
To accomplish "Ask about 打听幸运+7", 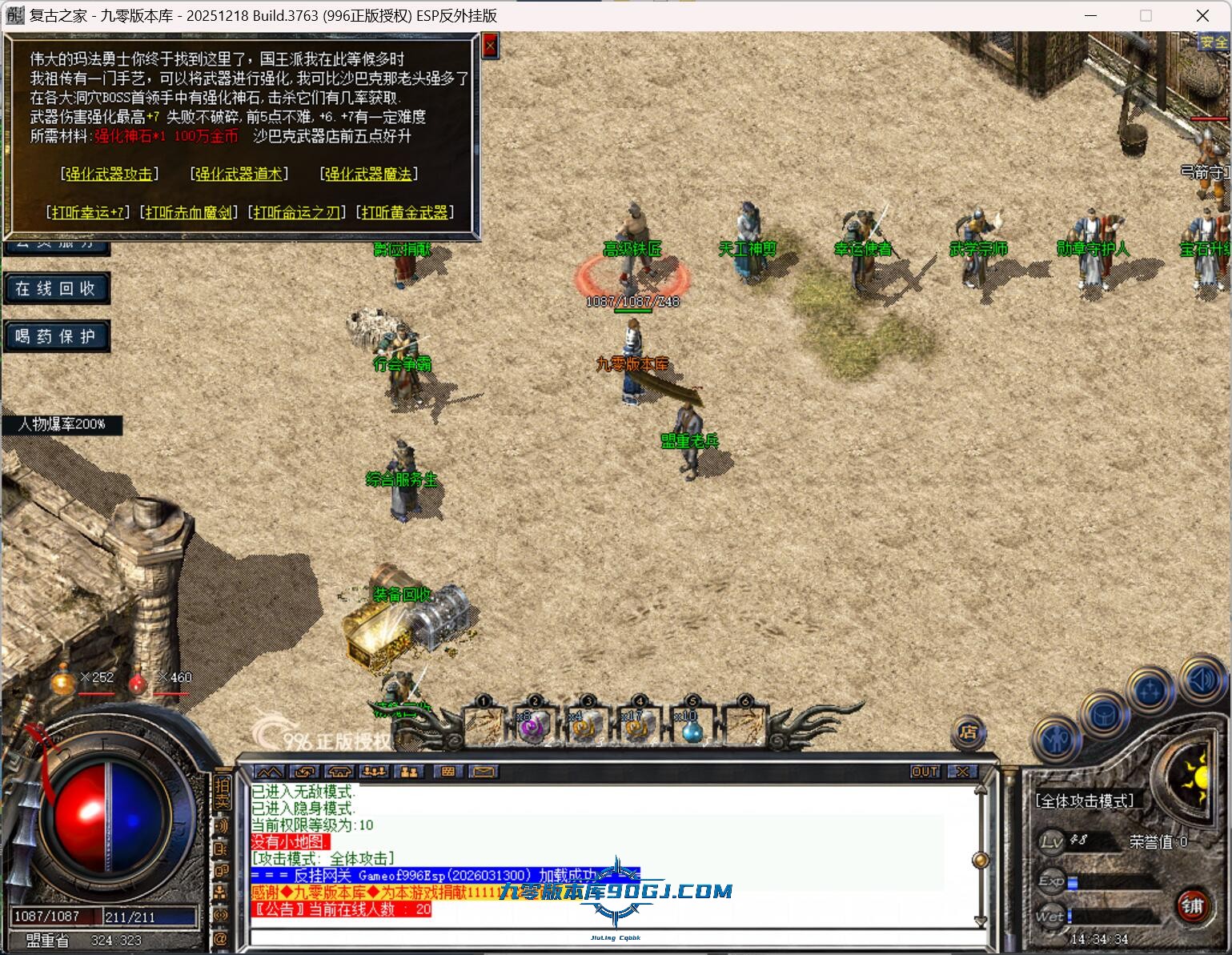I will [x=88, y=212].
